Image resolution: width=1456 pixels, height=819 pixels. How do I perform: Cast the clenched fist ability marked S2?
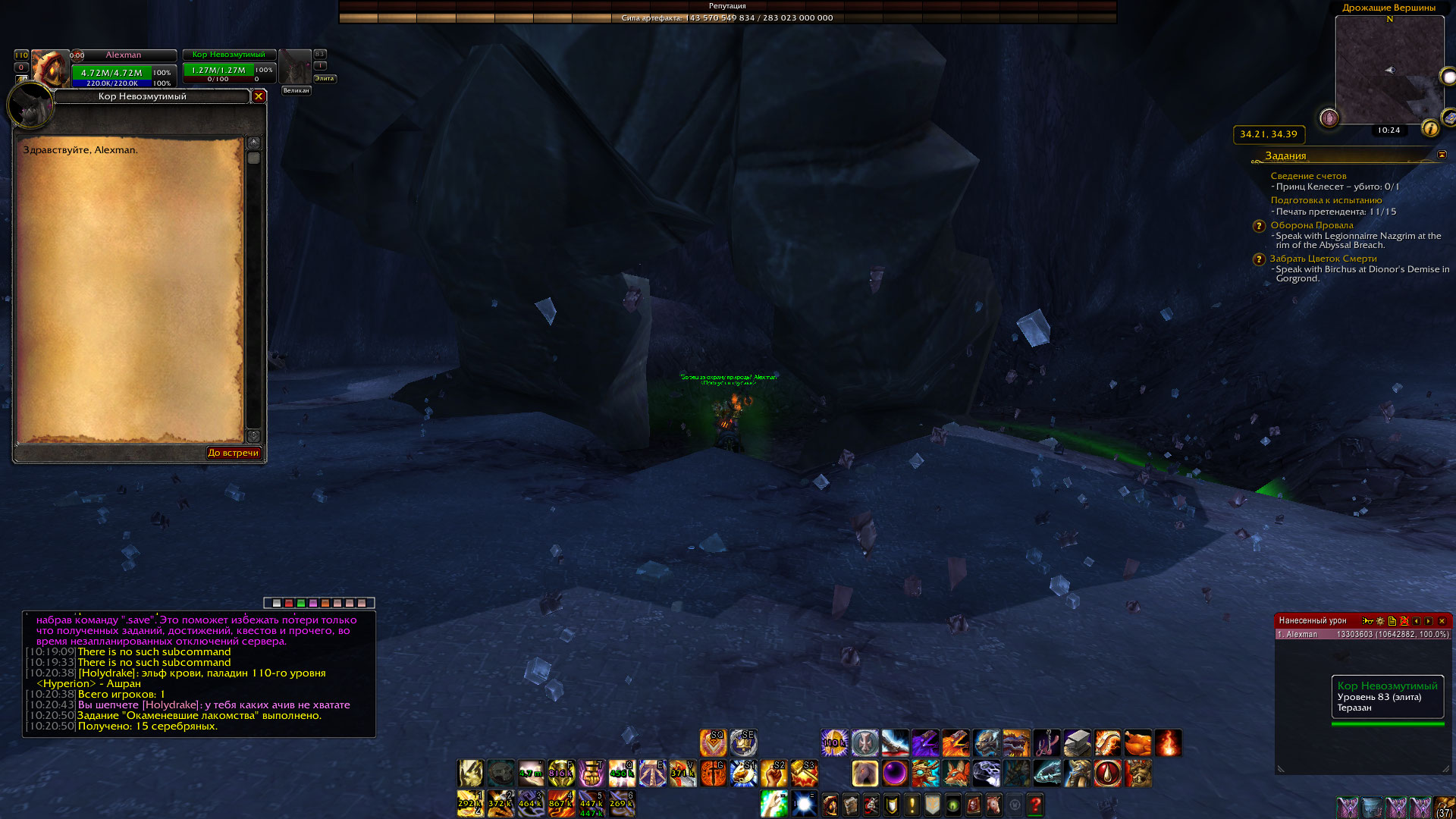tap(773, 773)
